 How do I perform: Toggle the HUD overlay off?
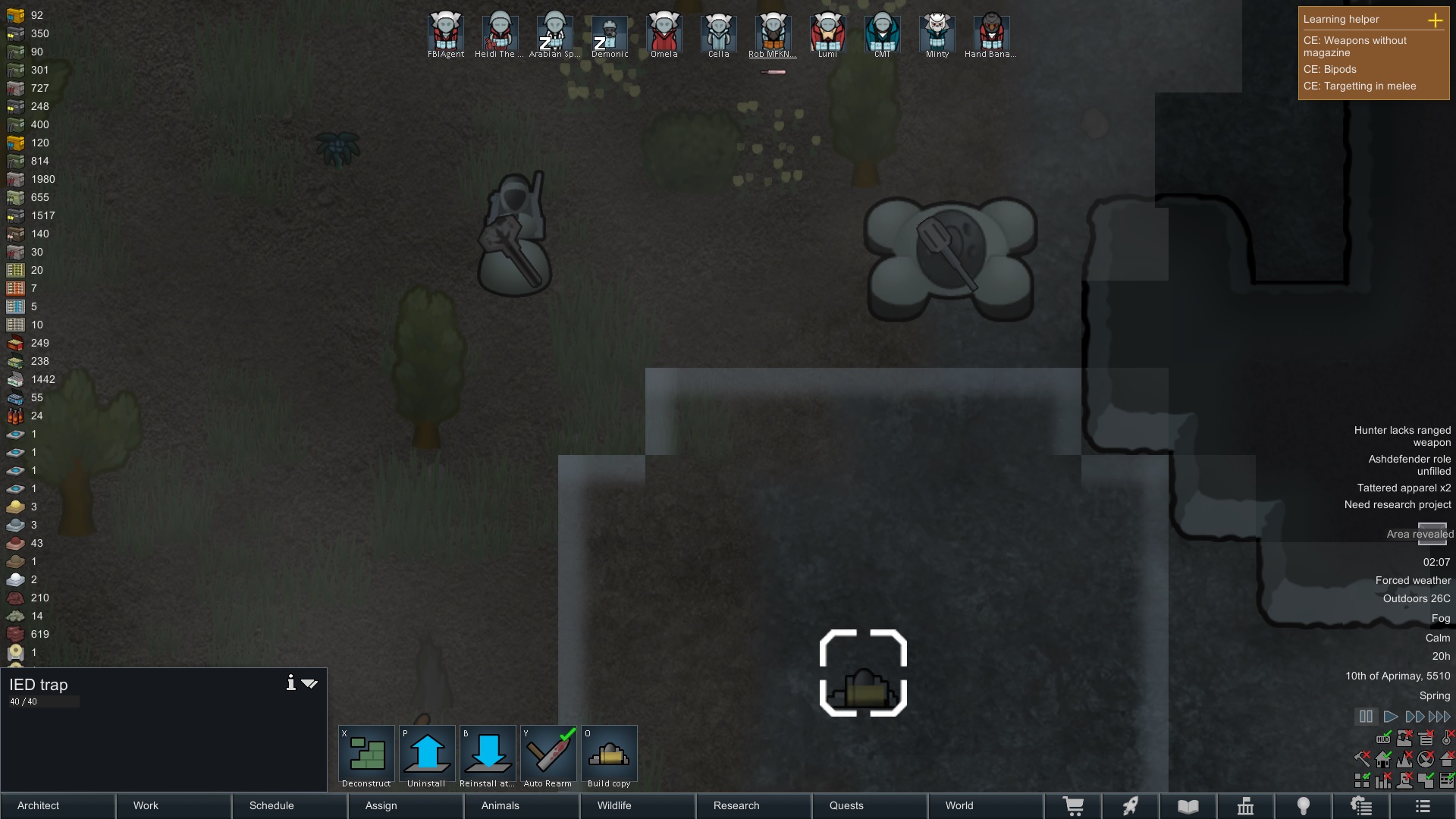click(1384, 739)
